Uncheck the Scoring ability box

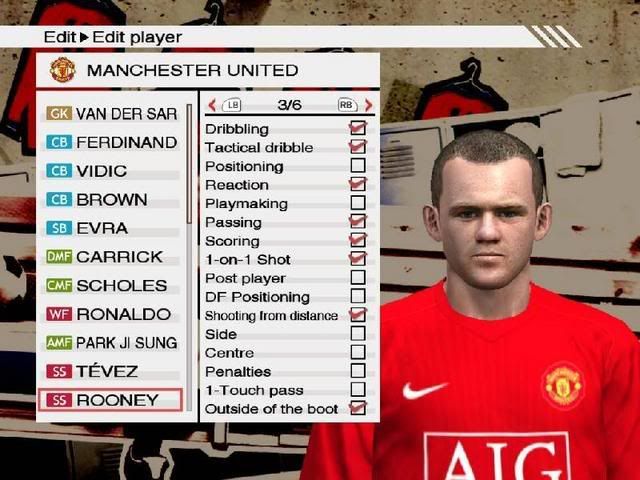pyautogui.click(x=357, y=241)
